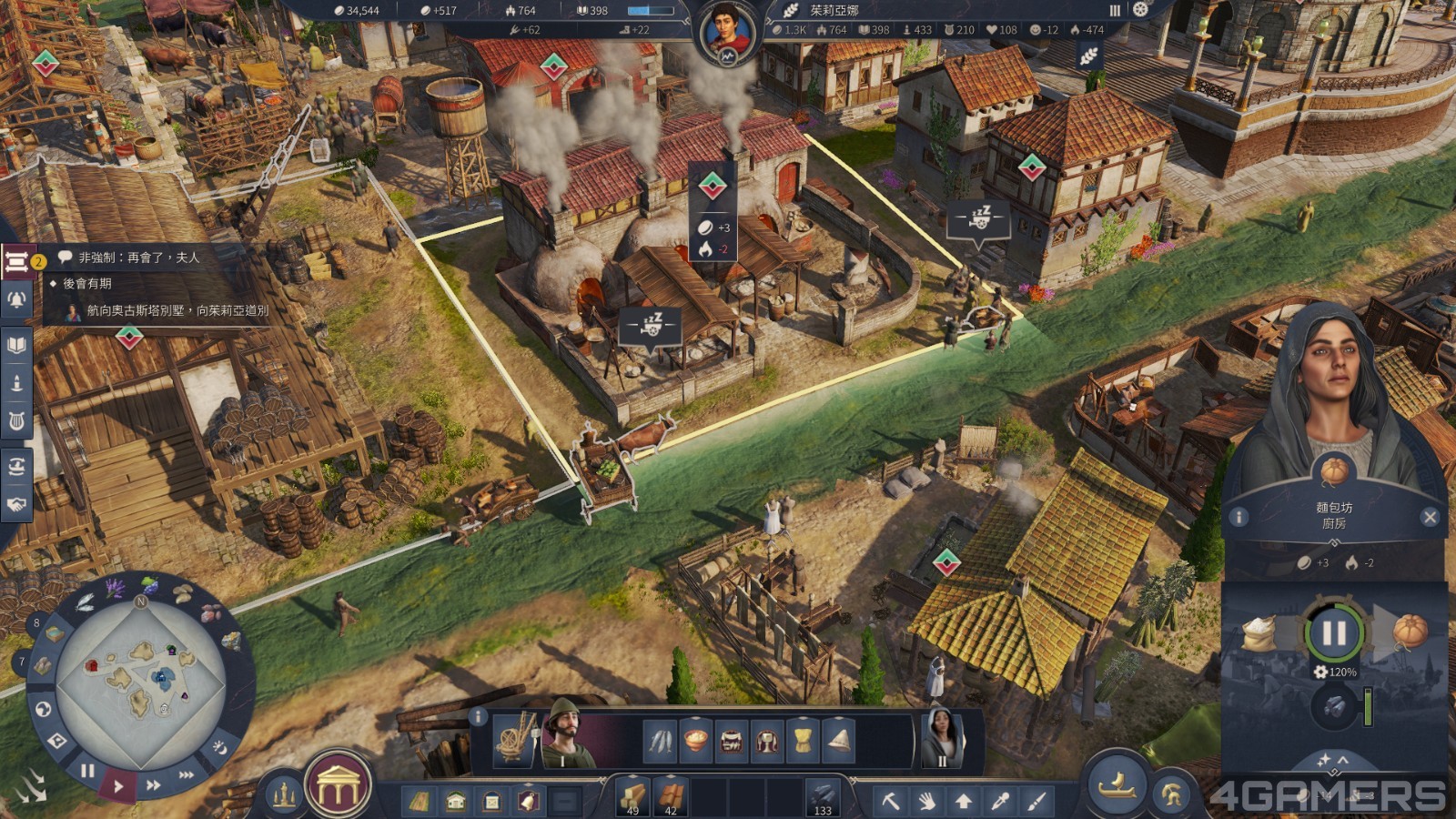Screen dimensions: 1456x819
Task: Set game speed to fast forward (double arrow)
Action: [154, 784]
